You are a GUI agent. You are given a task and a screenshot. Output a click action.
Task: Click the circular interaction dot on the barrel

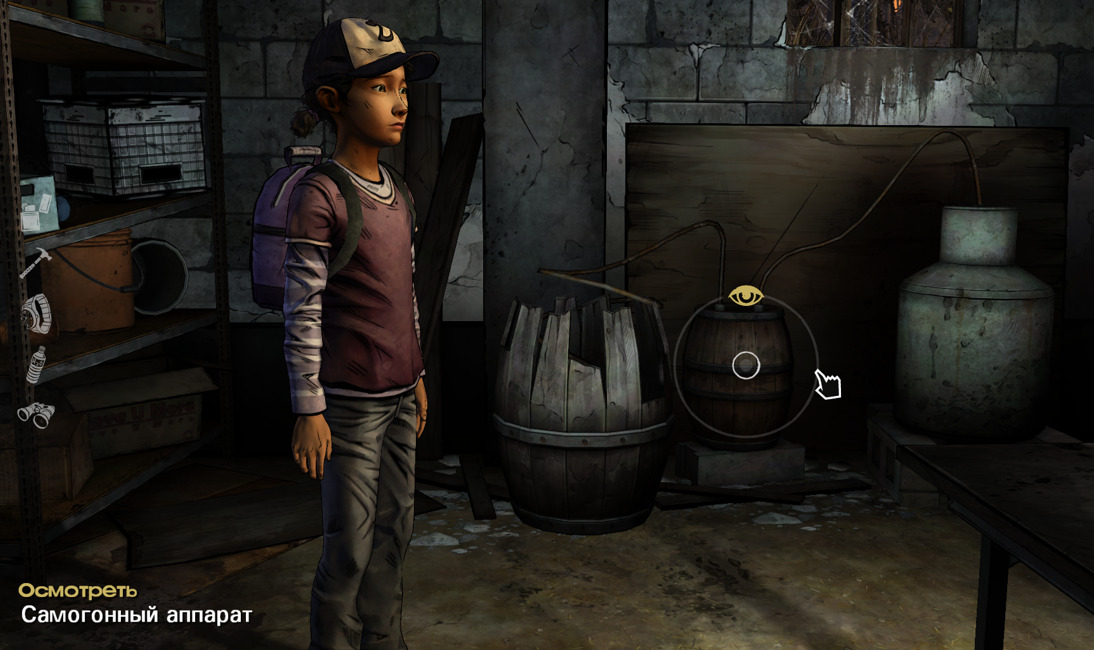tap(746, 366)
